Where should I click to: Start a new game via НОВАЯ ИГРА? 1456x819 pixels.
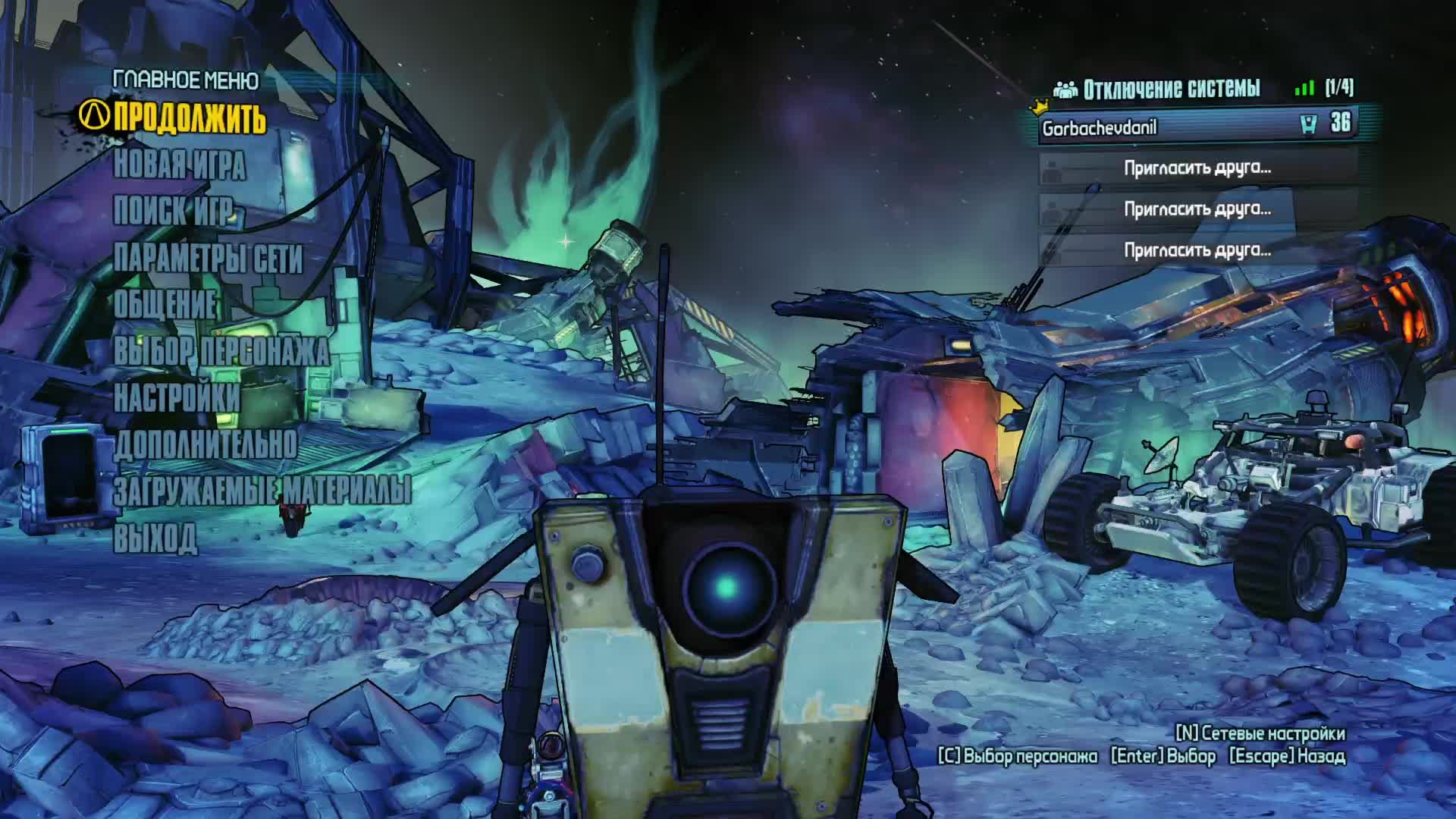(x=180, y=165)
